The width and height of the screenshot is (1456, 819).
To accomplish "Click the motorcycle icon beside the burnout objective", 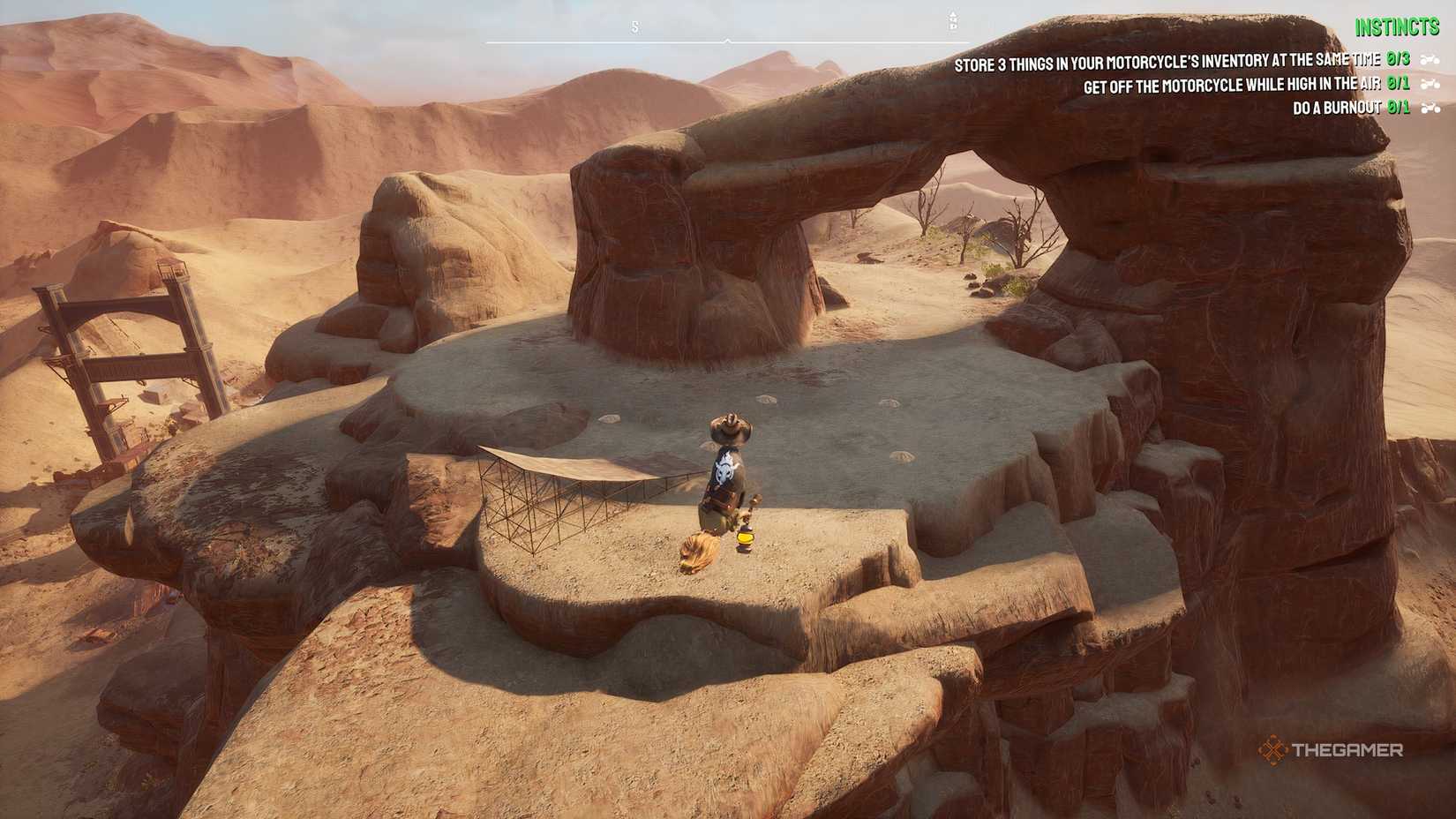I will (1431, 108).
